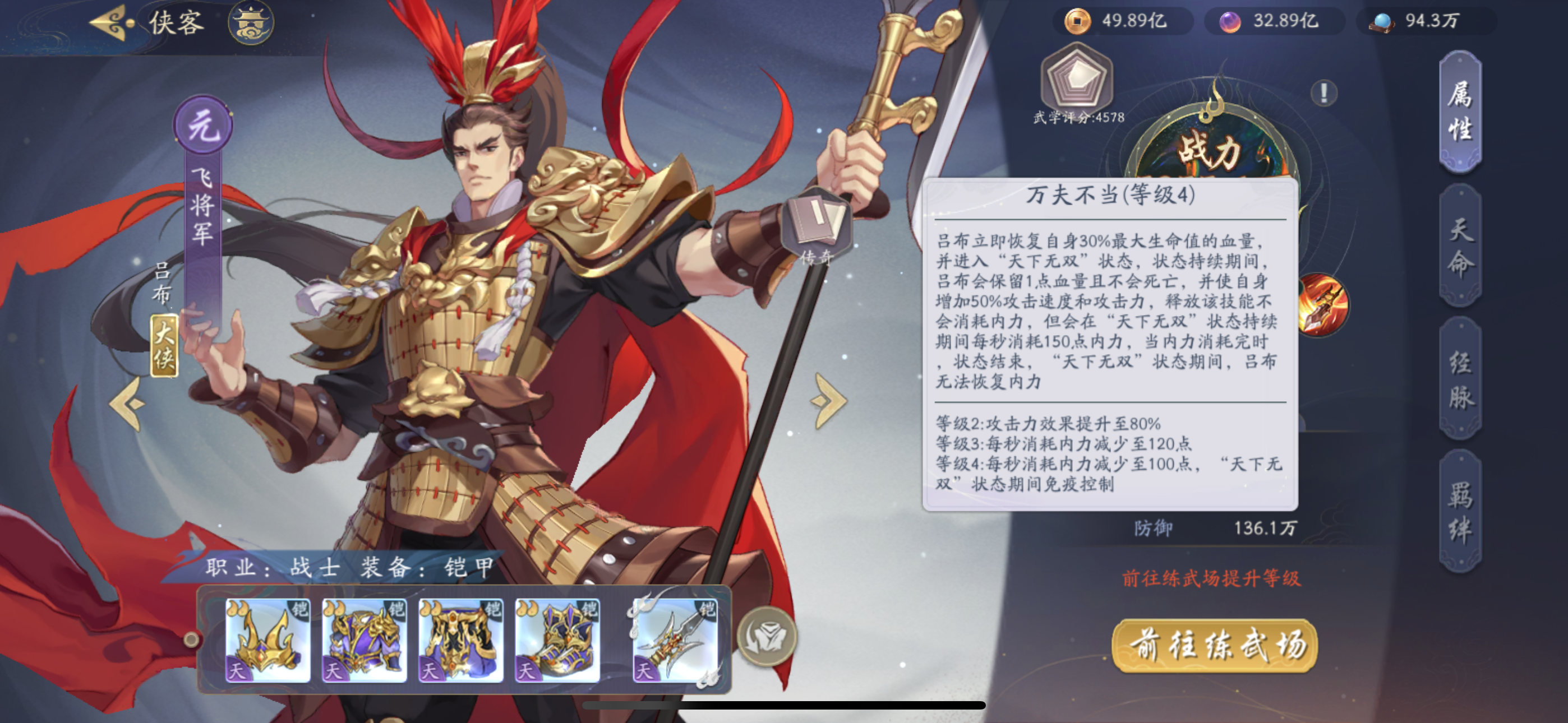Open the round outfit button by equipment
The height and width of the screenshot is (723, 1568).
pos(767,637)
